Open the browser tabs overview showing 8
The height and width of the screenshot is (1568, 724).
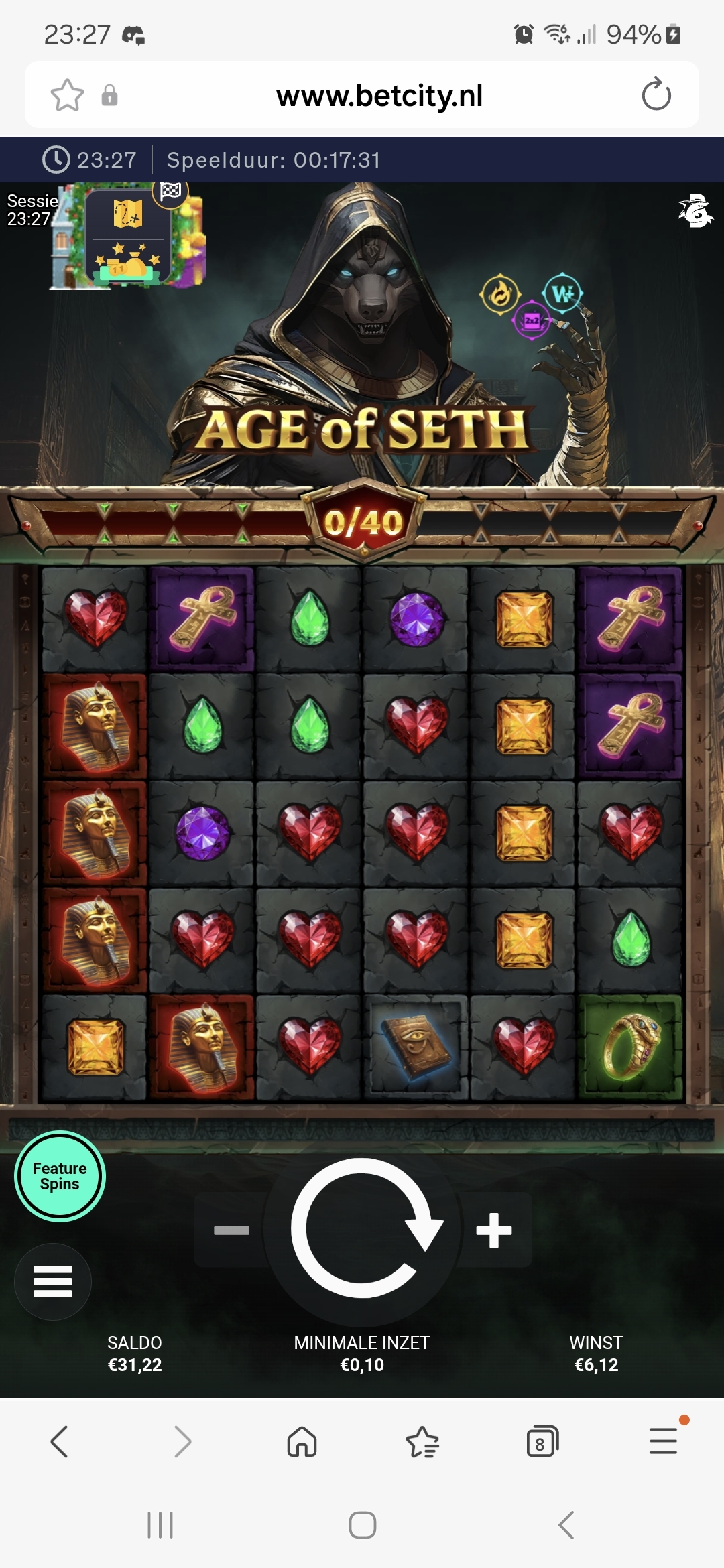pos(542,1441)
